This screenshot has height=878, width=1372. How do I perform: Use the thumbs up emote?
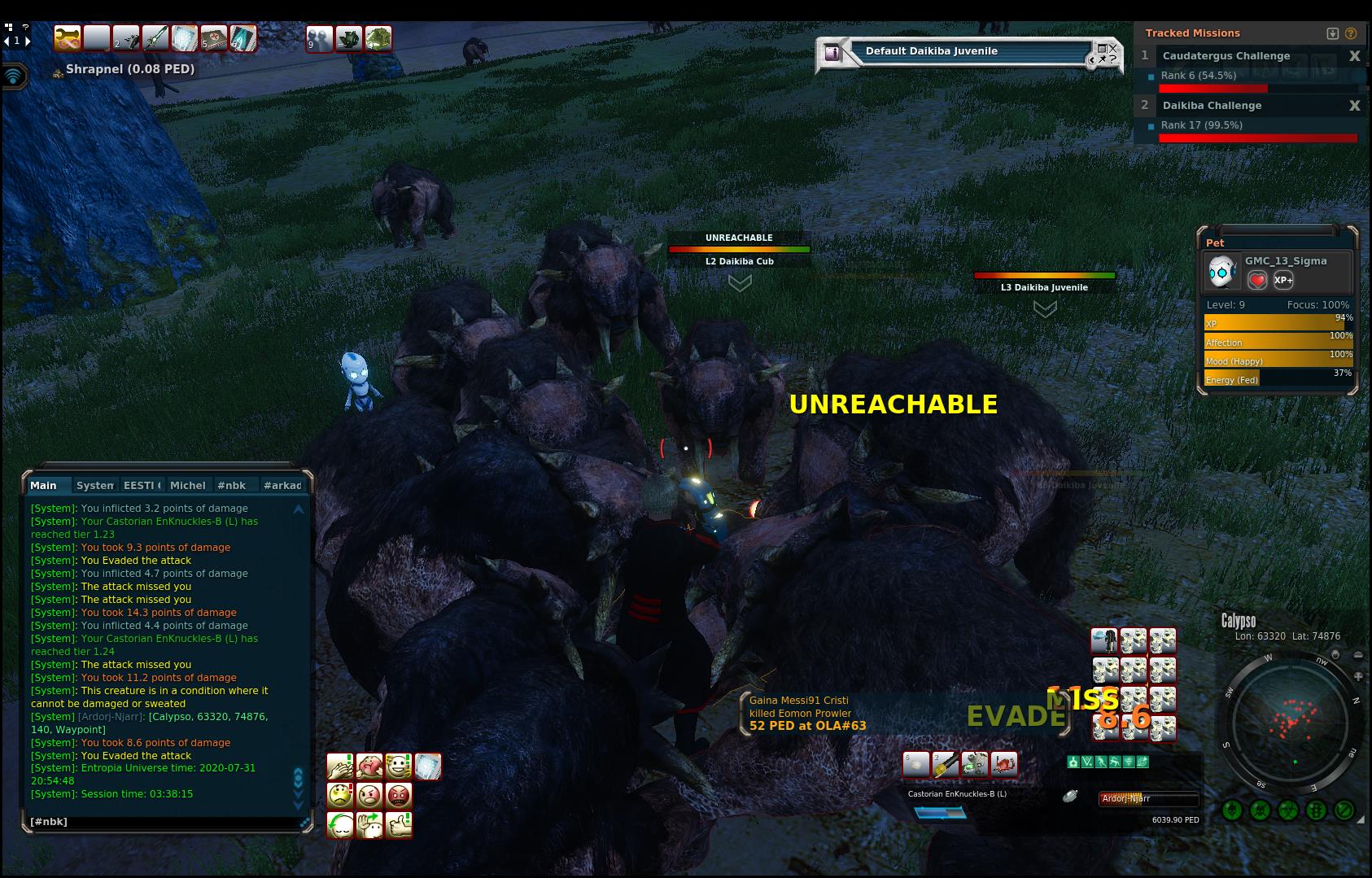[x=398, y=825]
